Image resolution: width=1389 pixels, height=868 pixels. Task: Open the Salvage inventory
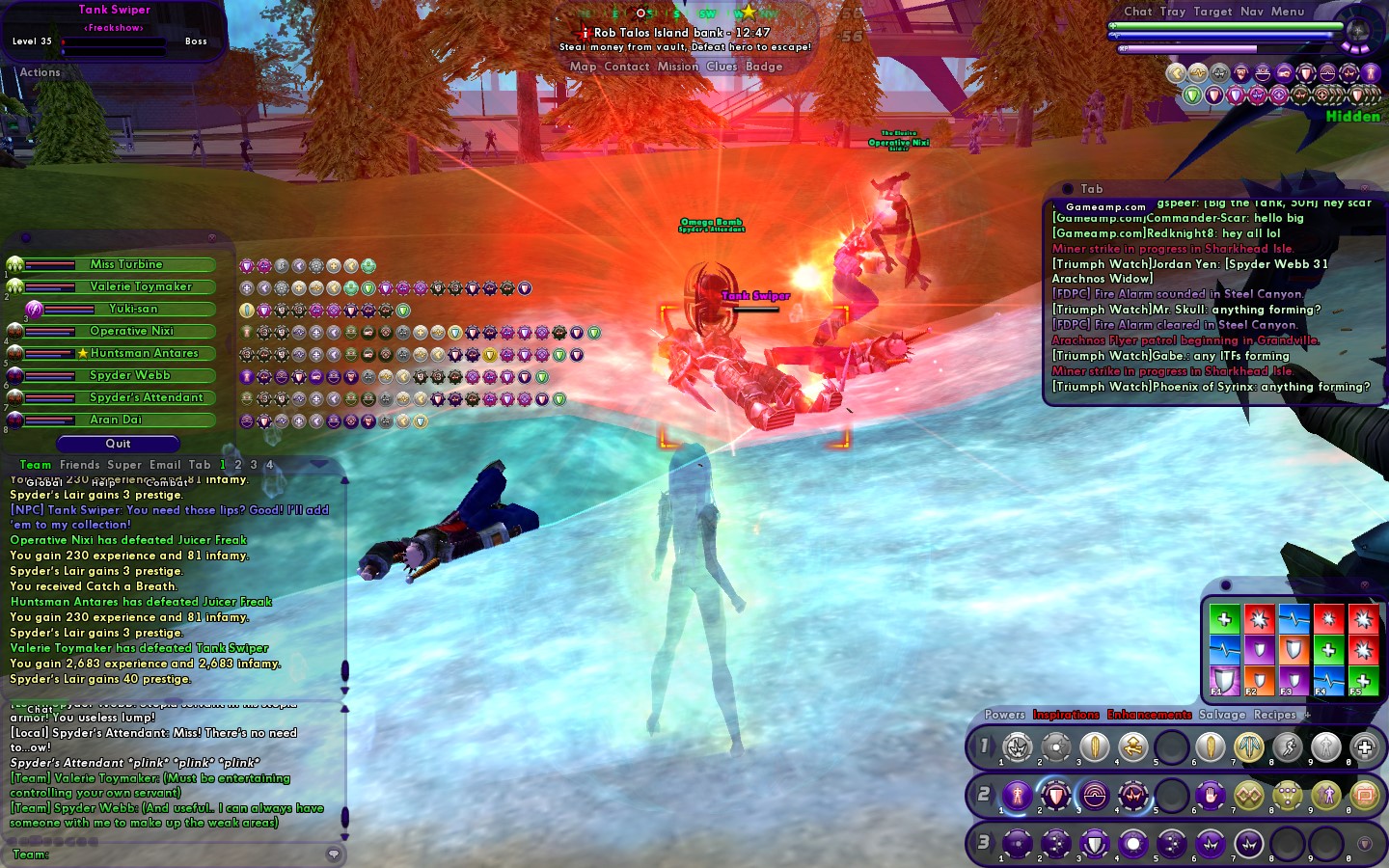(1222, 715)
